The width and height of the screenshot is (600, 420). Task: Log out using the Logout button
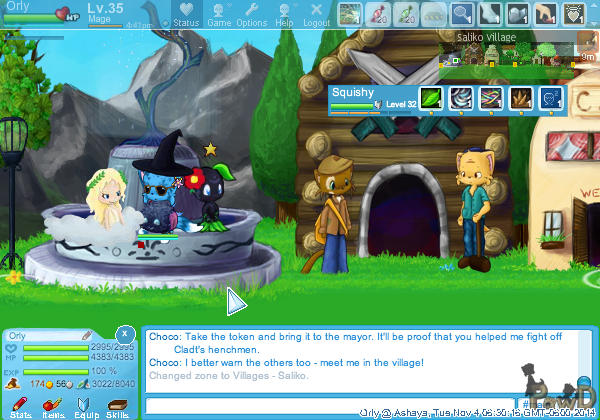coord(316,14)
